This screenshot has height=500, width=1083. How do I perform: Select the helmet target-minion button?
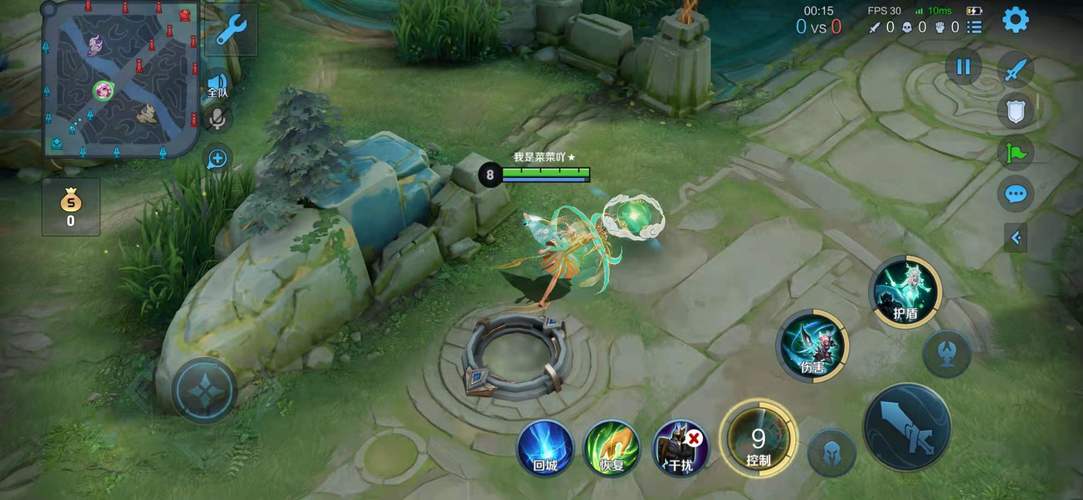(x=831, y=453)
